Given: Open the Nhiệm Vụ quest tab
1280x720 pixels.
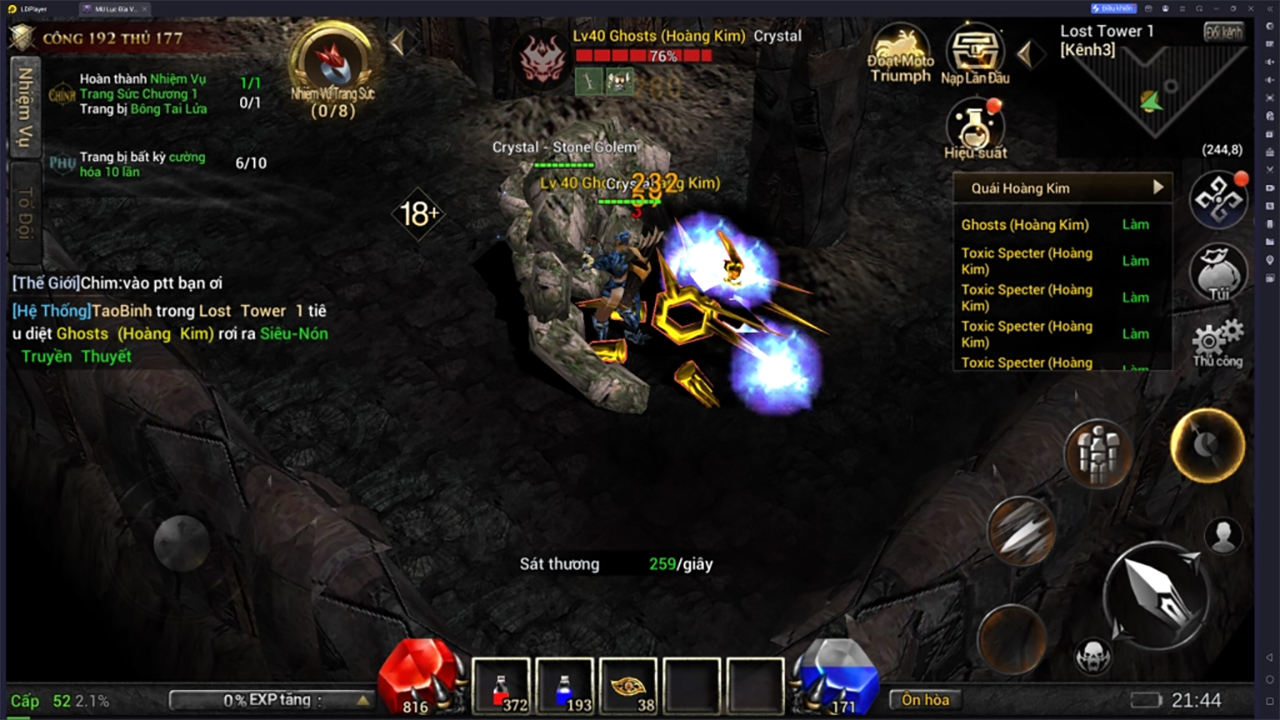Looking at the screenshot, I should pyautogui.click(x=24, y=107).
